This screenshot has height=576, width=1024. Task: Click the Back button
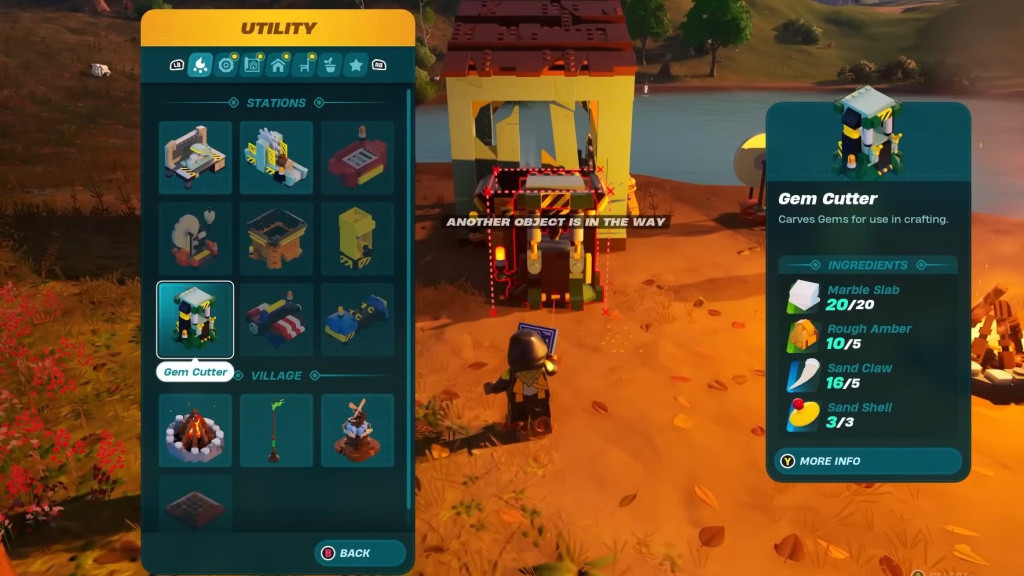tap(344, 553)
